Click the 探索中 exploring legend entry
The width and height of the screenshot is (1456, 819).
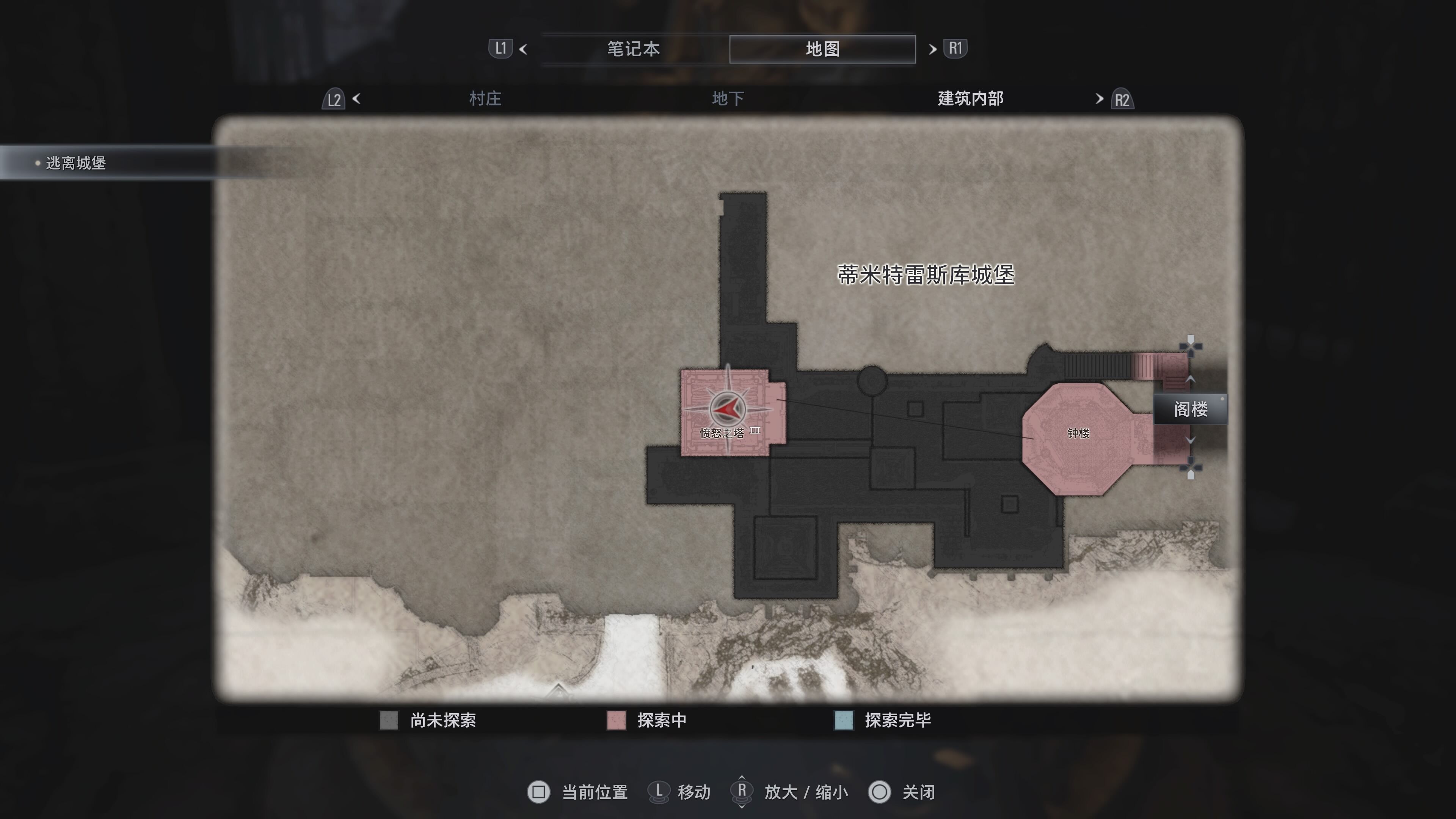661,720
